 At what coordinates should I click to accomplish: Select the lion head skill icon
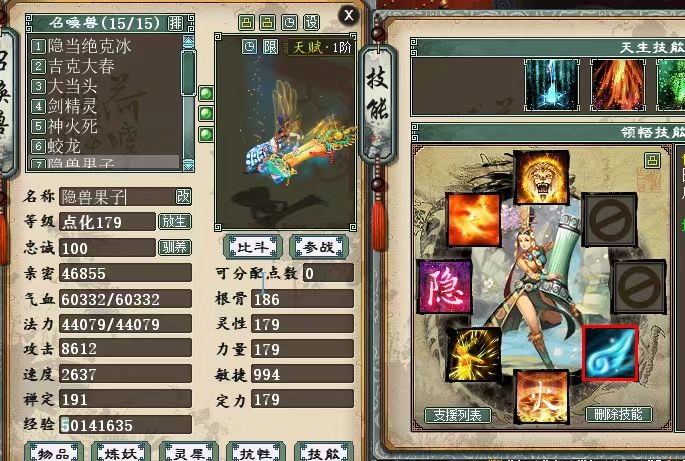540,177
